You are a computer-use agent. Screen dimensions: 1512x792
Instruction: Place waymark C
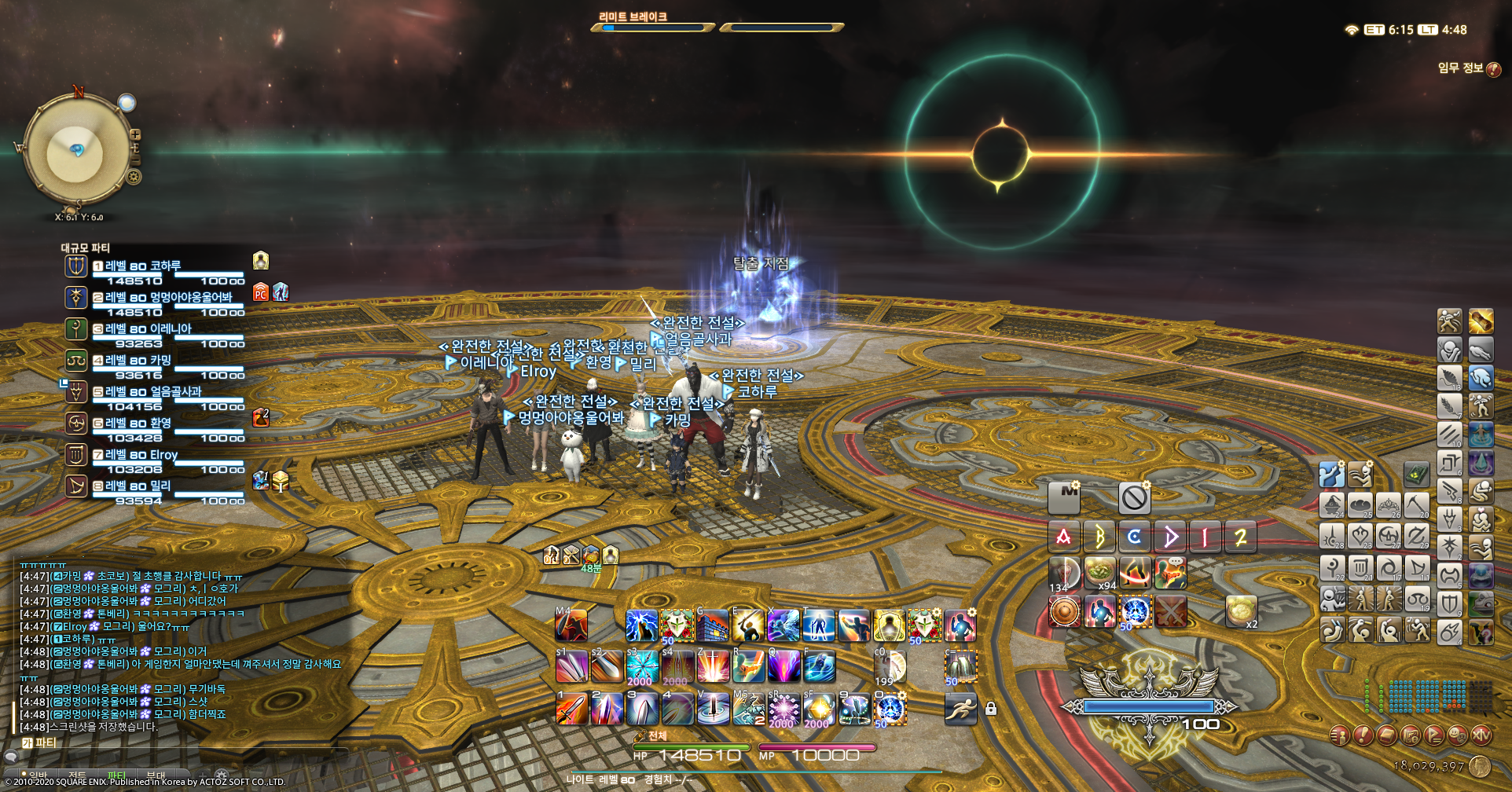pos(1134,537)
